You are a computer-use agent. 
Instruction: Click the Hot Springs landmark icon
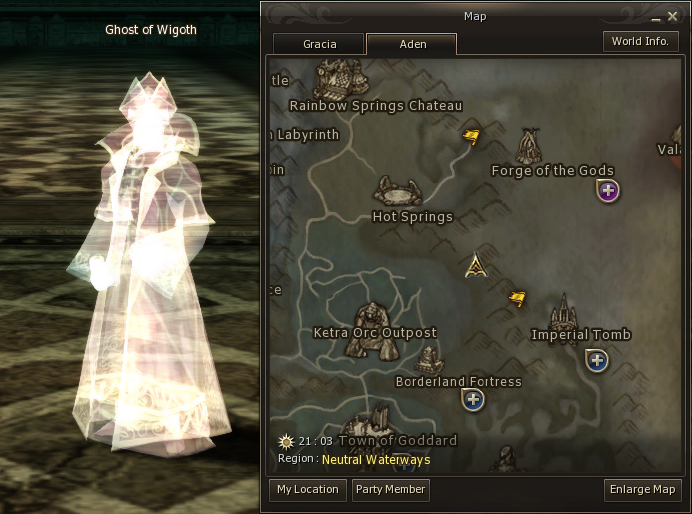coord(397,191)
